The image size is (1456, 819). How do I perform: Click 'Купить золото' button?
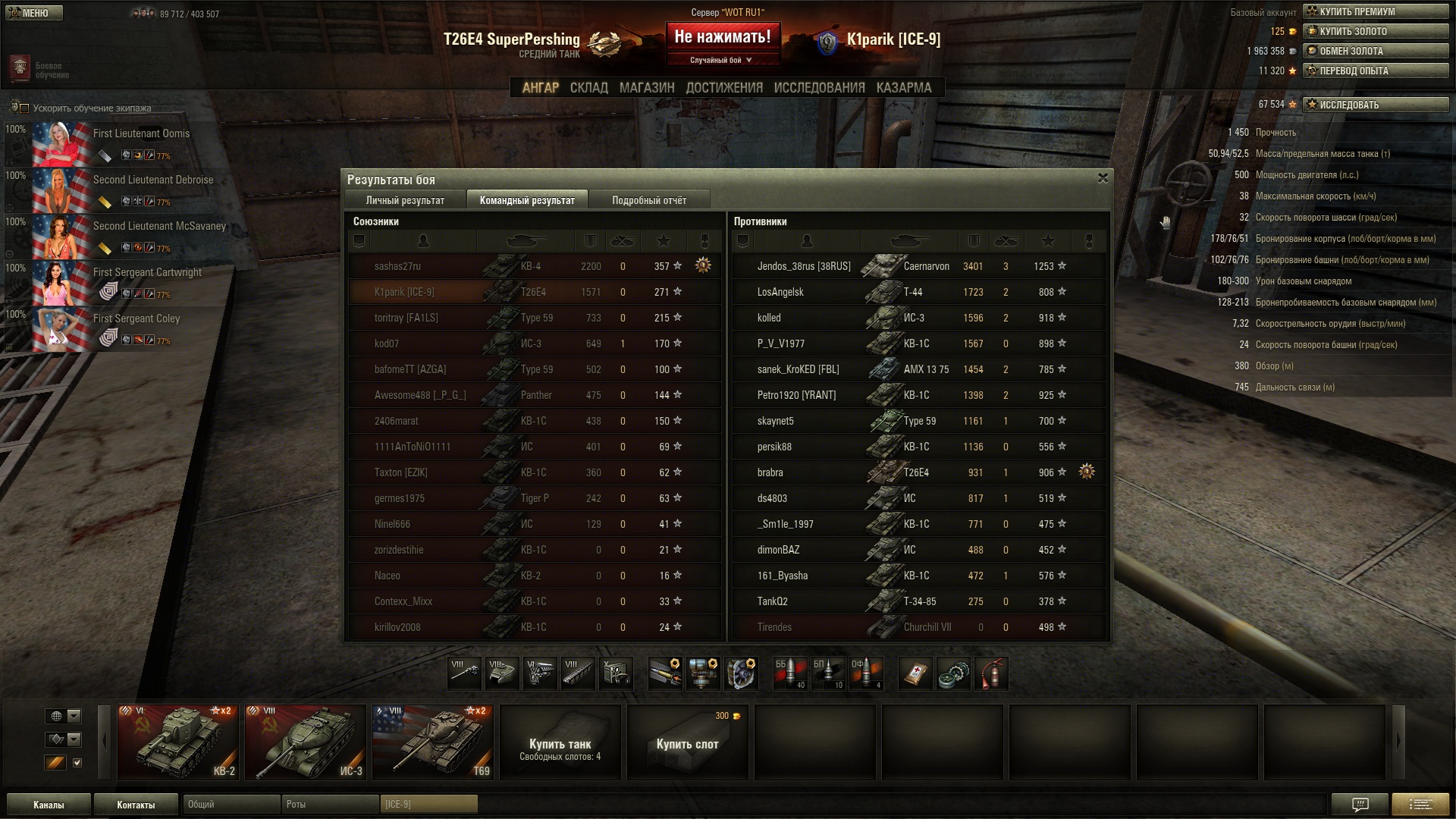click(x=1375, y=31)
